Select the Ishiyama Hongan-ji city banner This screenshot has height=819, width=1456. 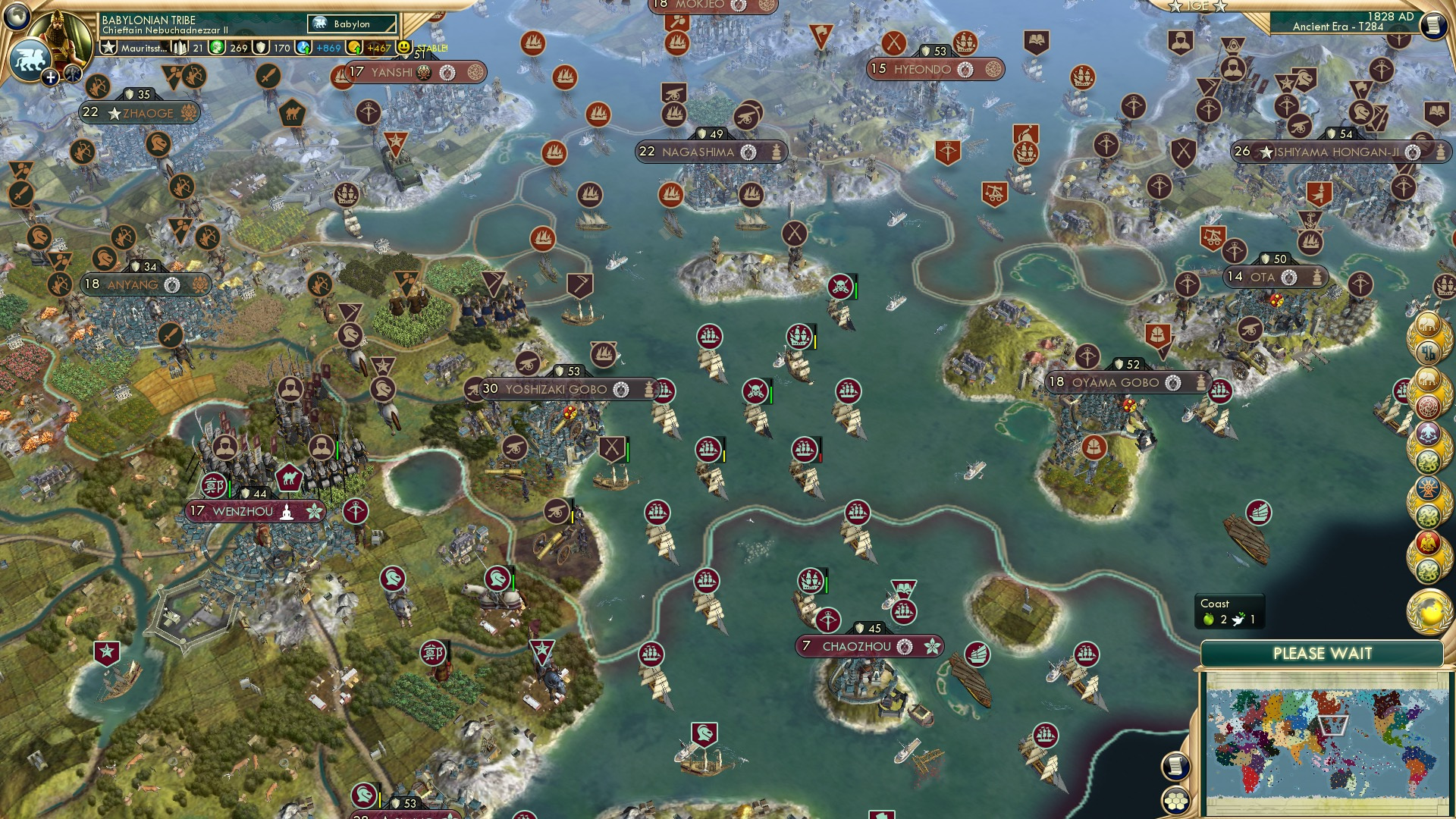(1335, 152)
